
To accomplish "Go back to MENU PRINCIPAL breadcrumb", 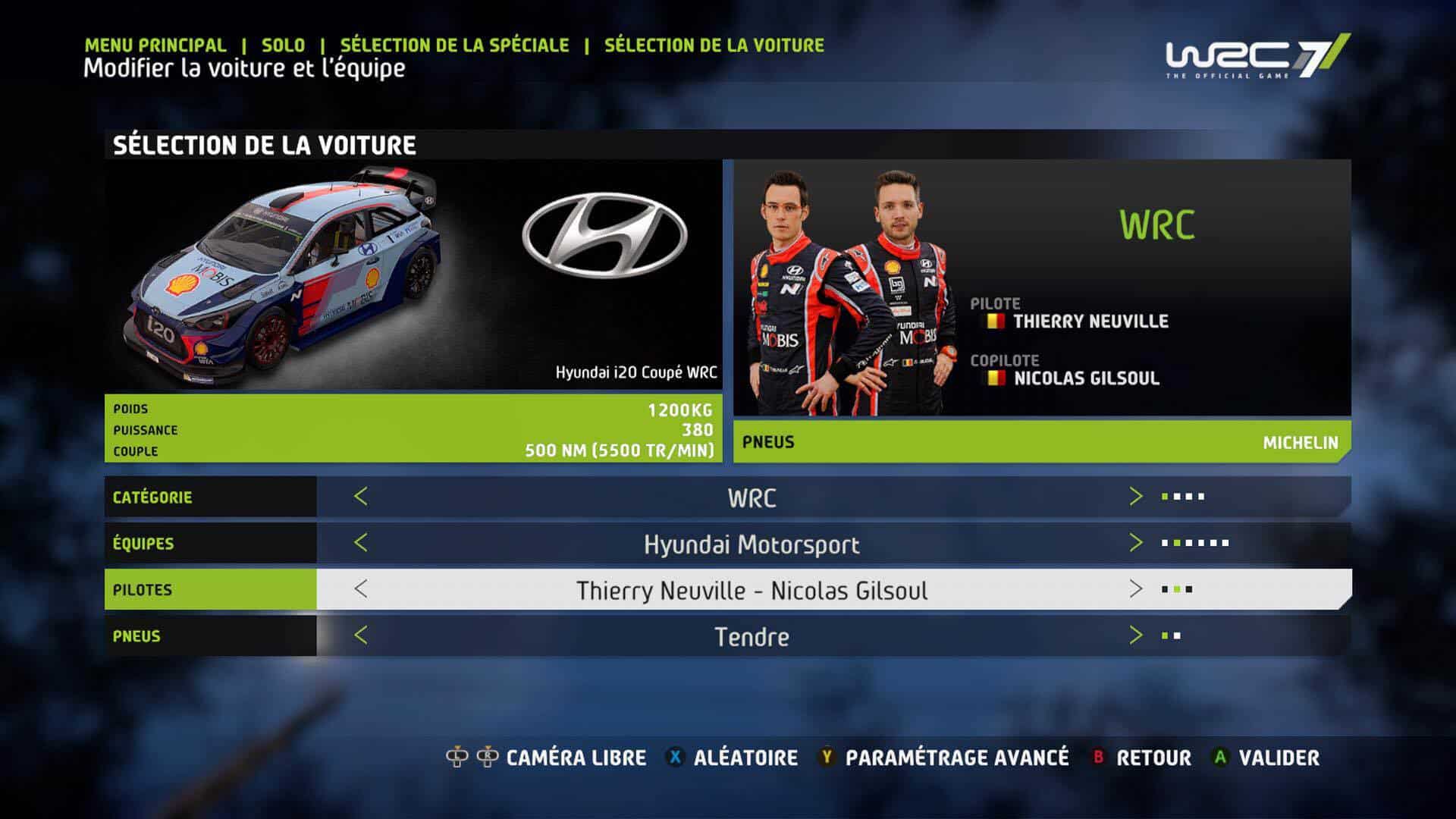I will (155, 45).
